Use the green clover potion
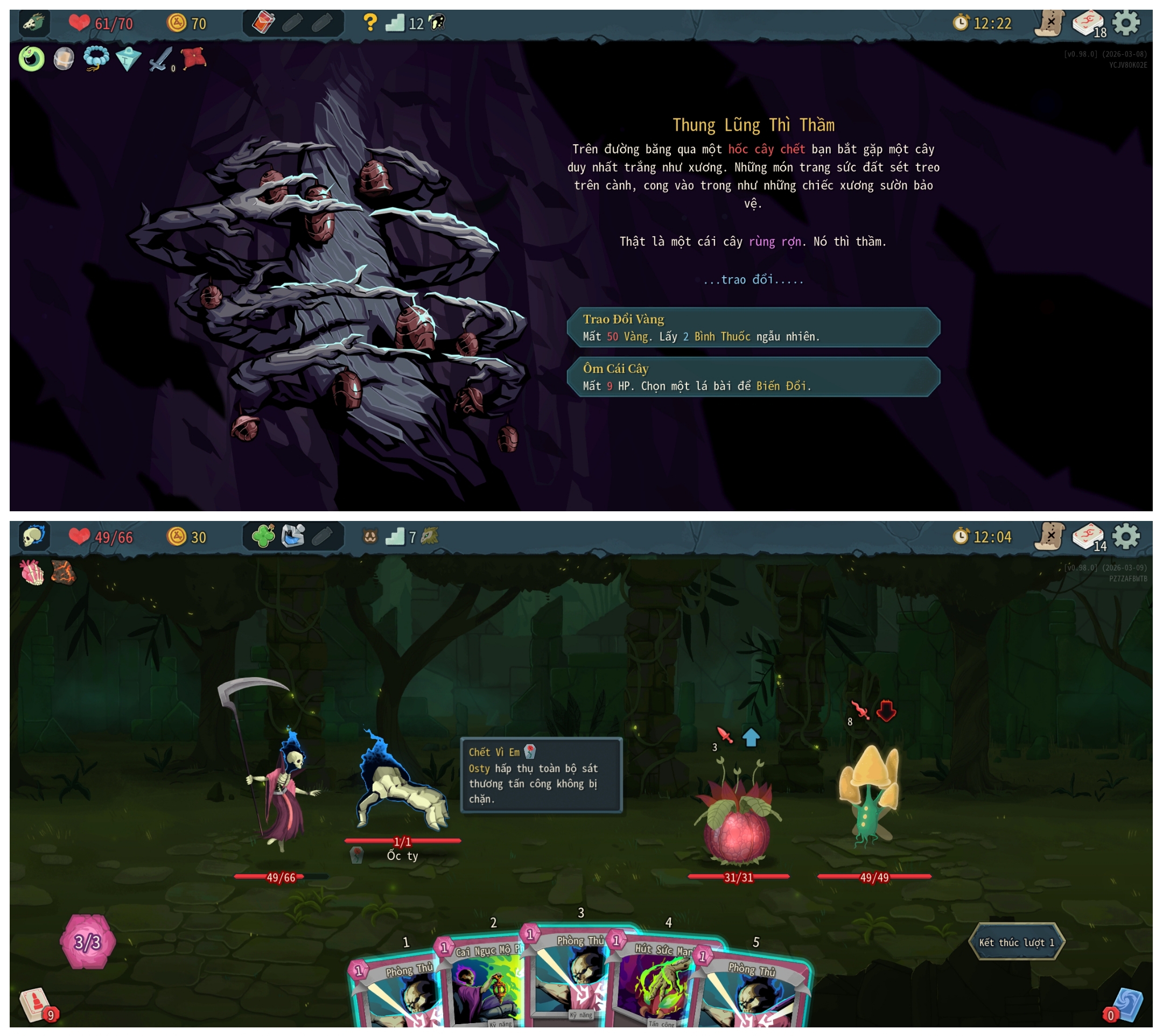Viewport: 1163px width, 1036px height. point(263,536)
